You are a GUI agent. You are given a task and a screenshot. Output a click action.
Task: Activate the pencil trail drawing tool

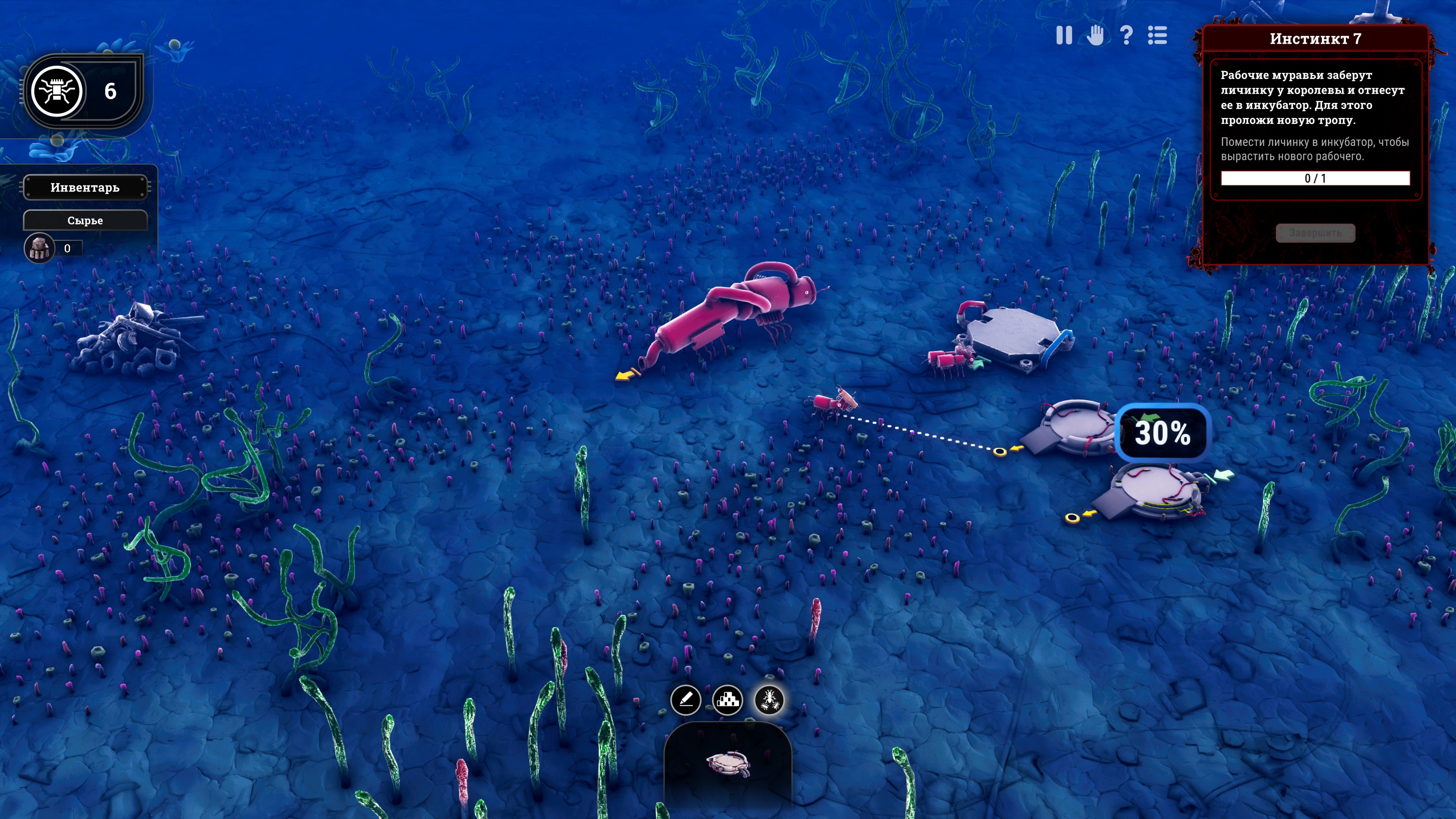[x=686, y=700]
